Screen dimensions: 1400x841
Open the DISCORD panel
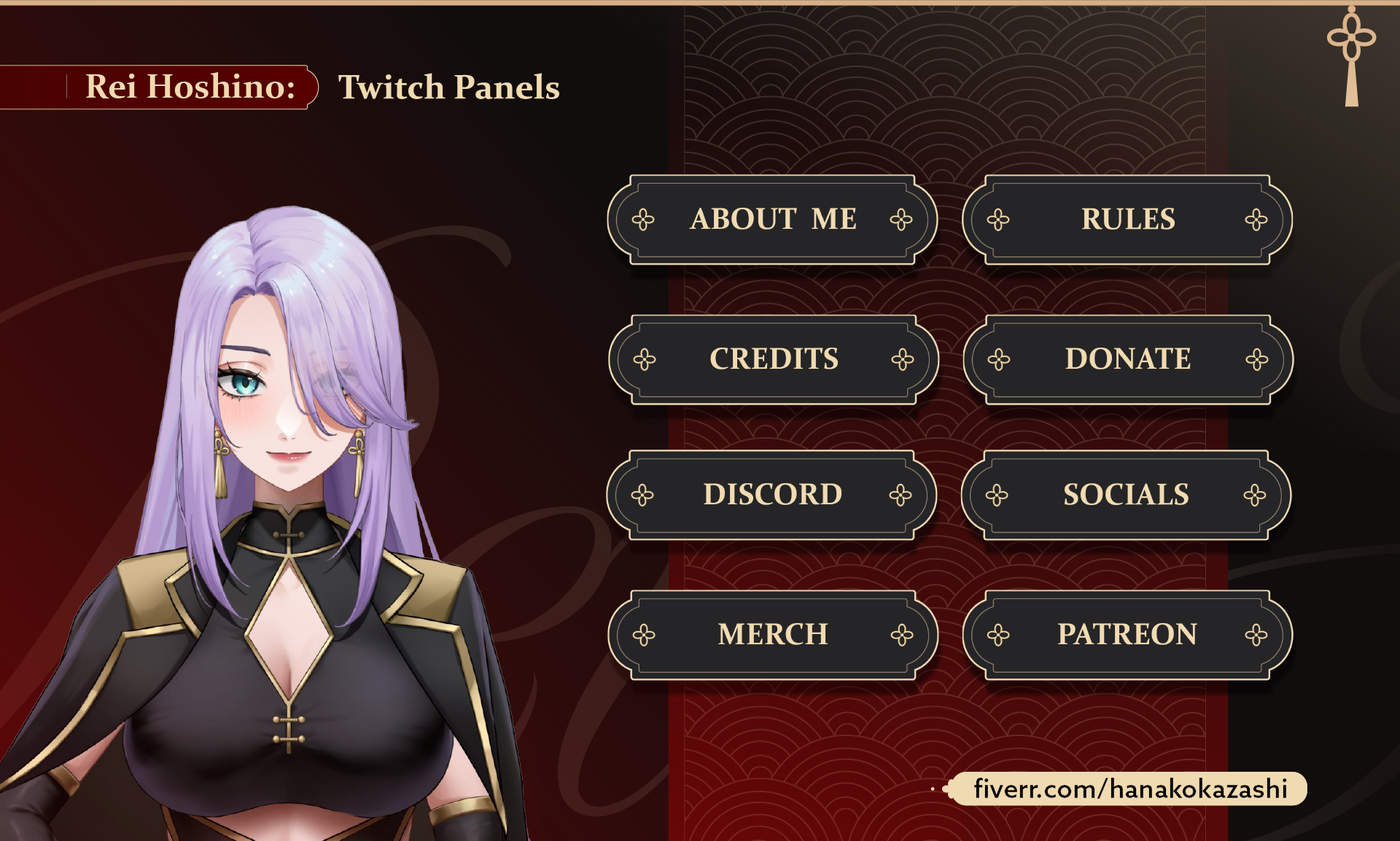[x=771, y=495]
